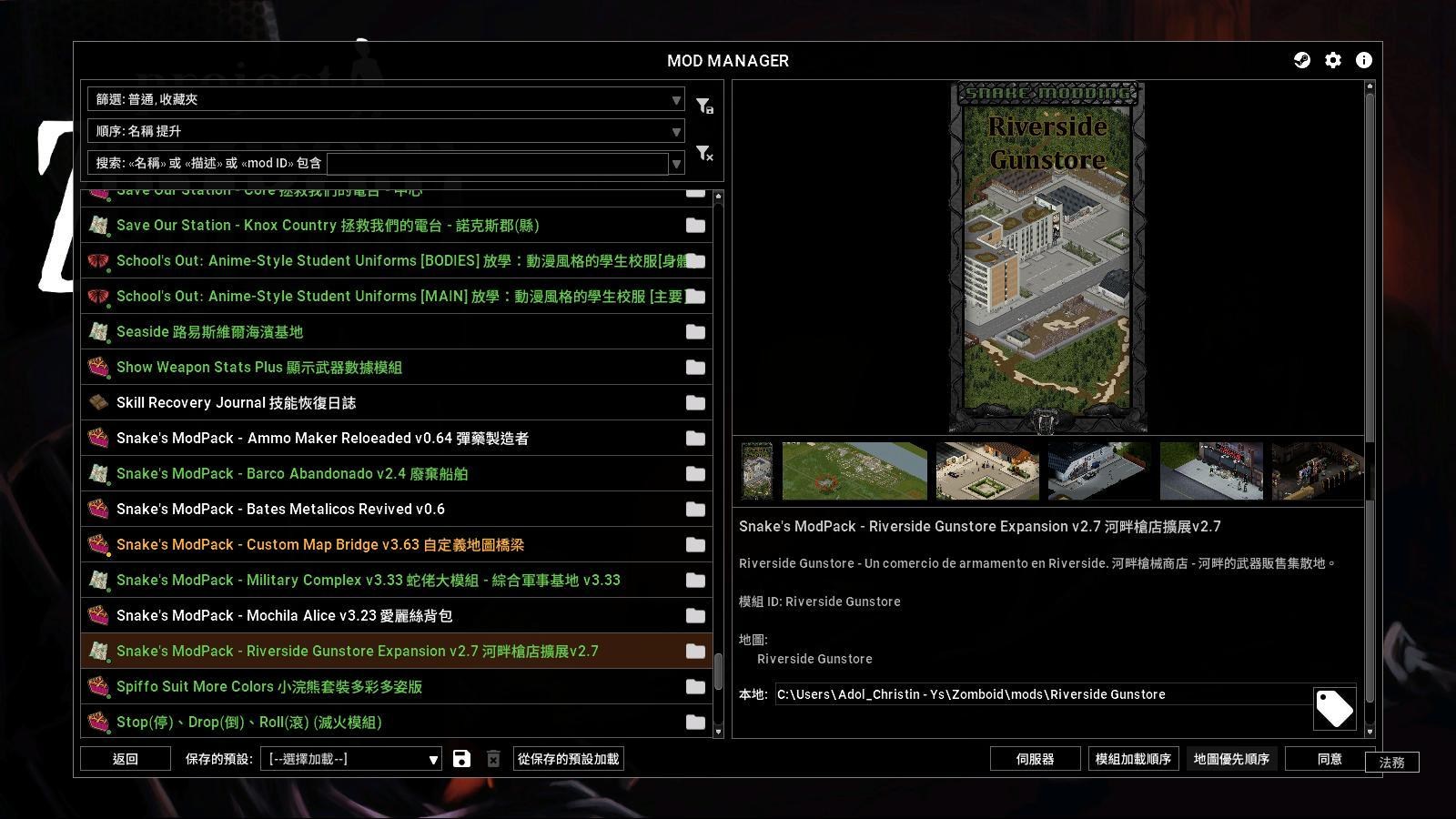Open the settings gear in the top-right corner

point(1333,60)
